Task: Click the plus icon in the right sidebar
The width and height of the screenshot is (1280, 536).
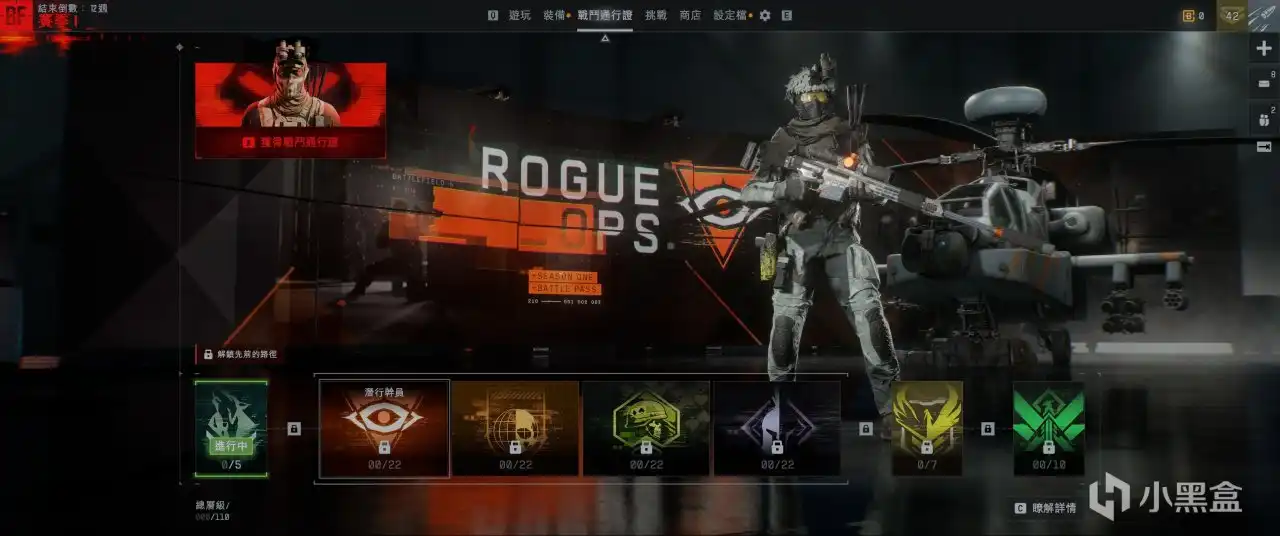Action: click(1264, 49)
